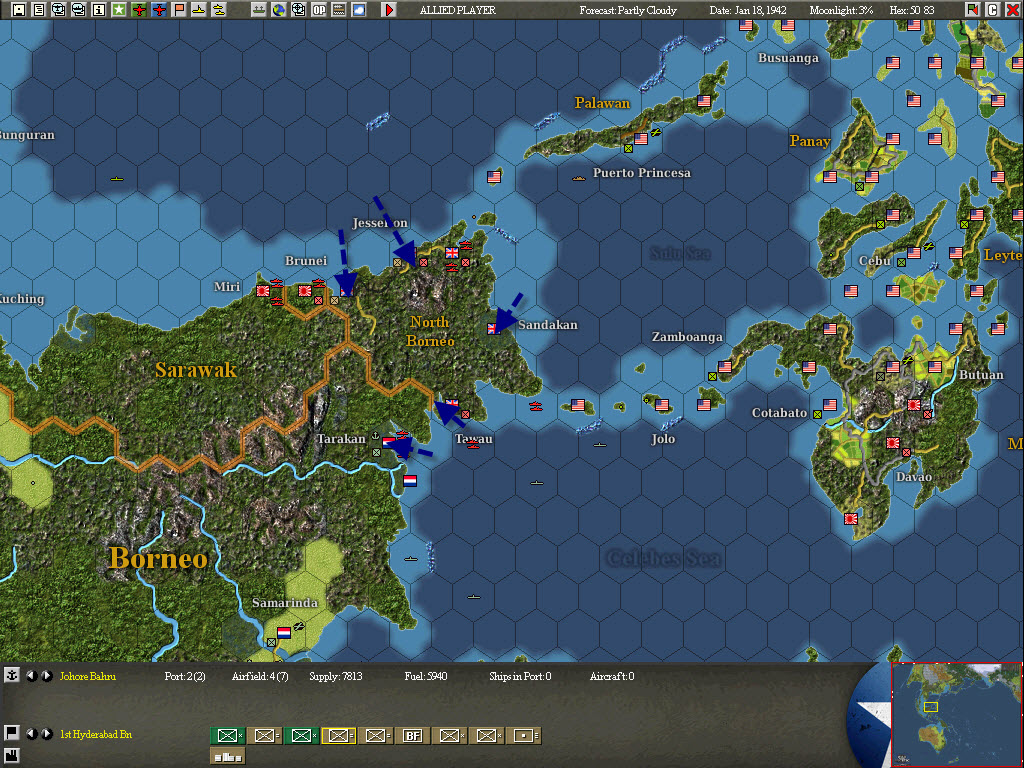Select the BF base force unit counter
1024x768 pixels.
coord(412,736)
